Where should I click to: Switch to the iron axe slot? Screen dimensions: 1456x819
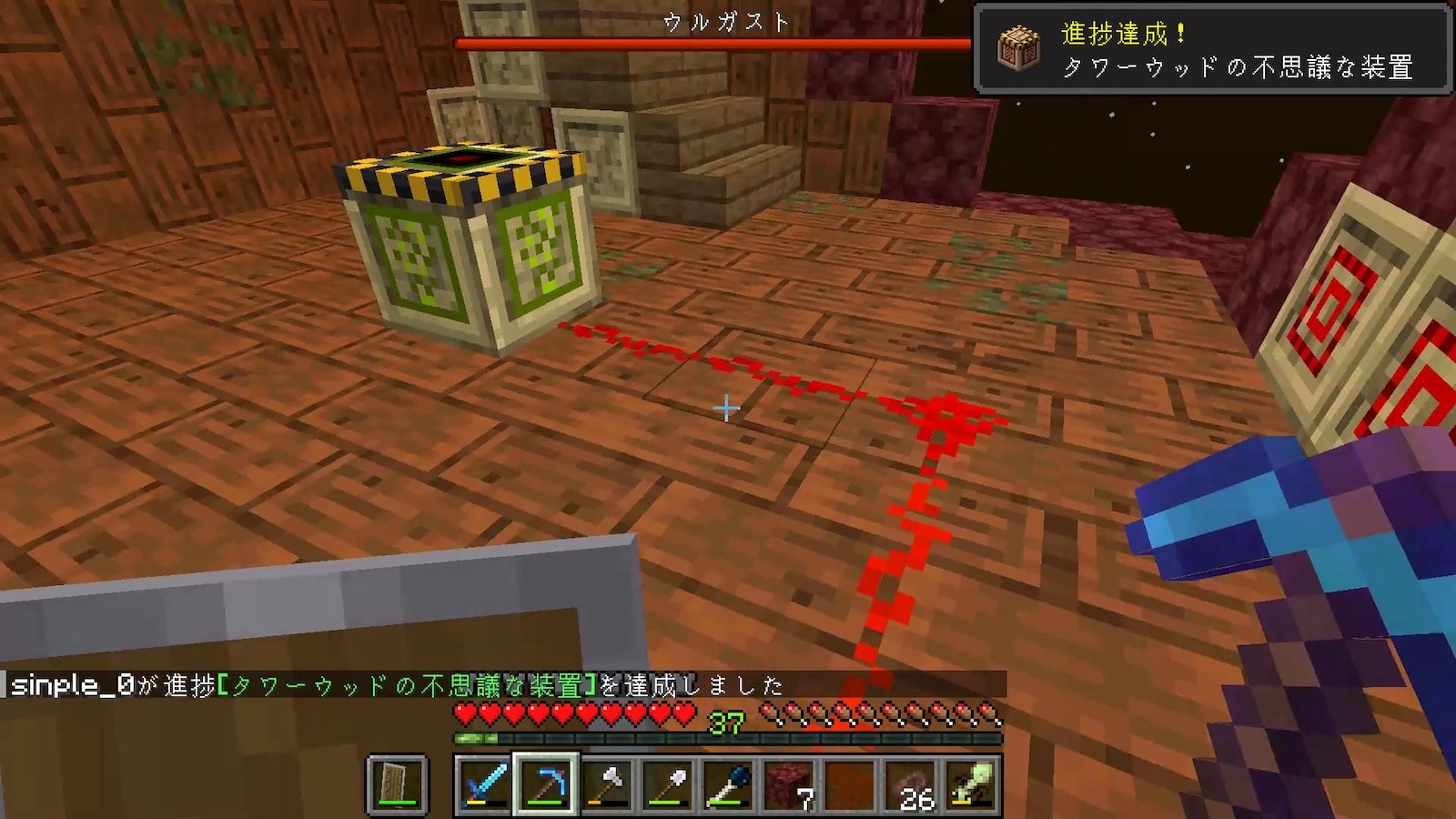click(x=606, y=784)
